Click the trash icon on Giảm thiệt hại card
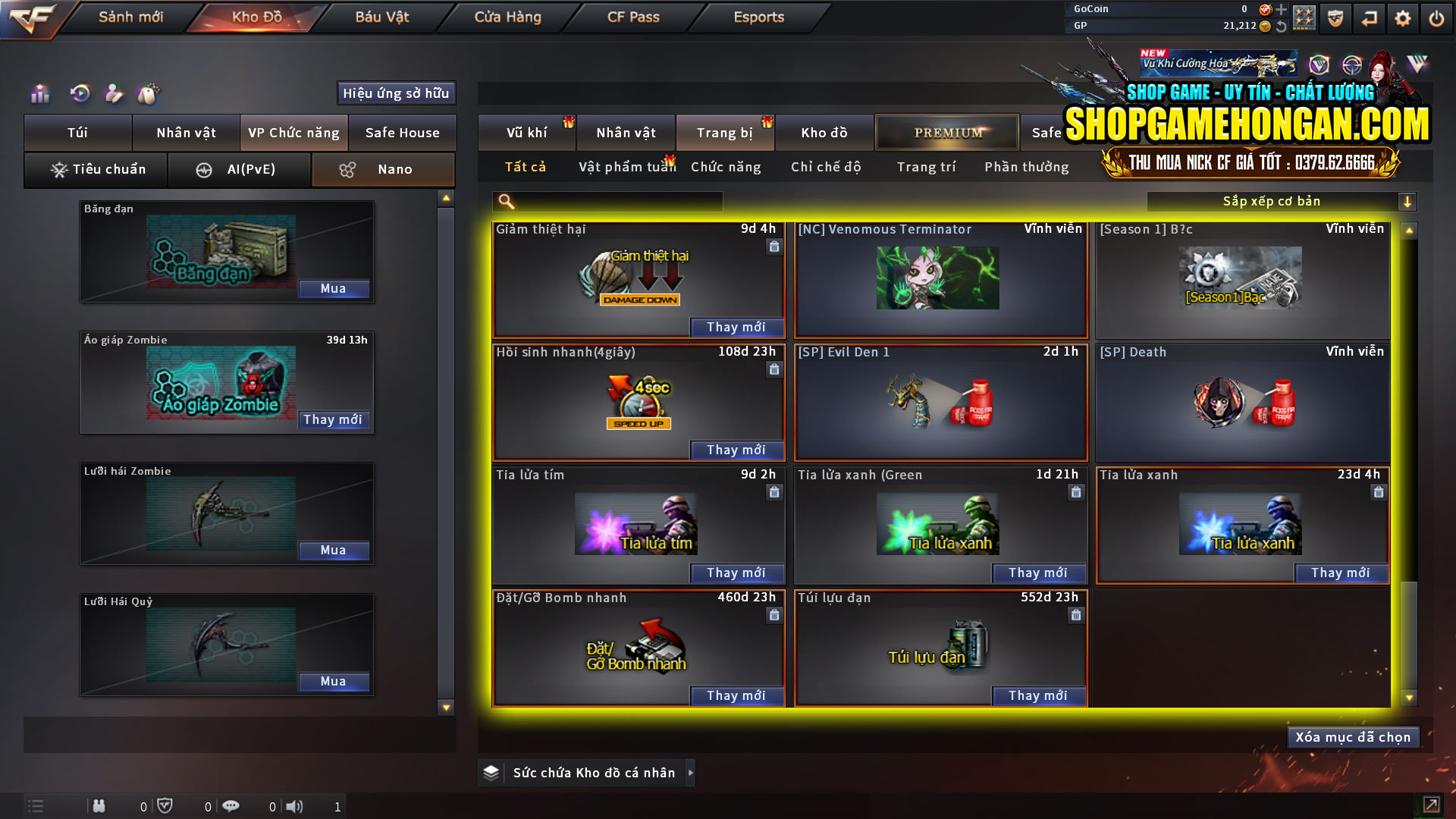Screen dimensions: 1456x819 [774, 246]
